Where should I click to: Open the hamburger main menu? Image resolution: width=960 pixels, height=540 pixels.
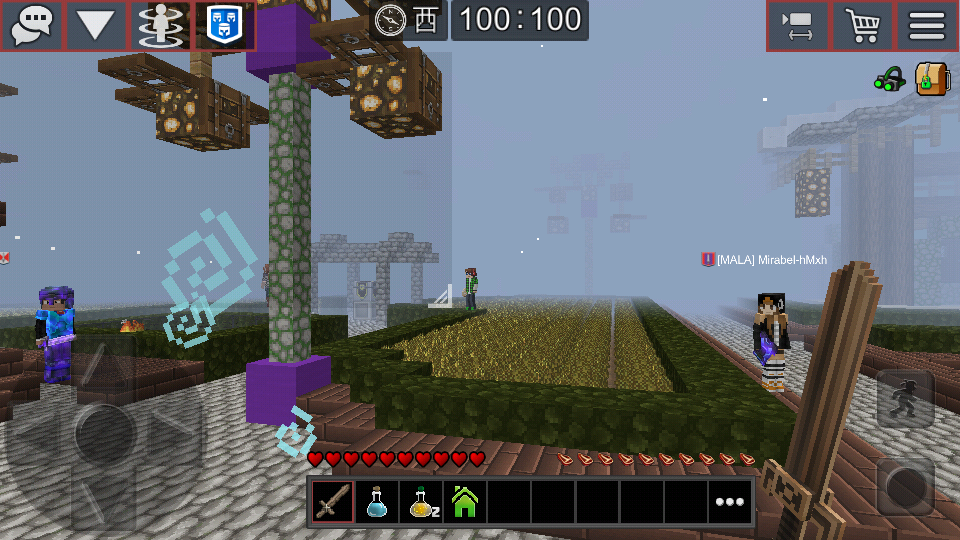click(x=927, y=25)
